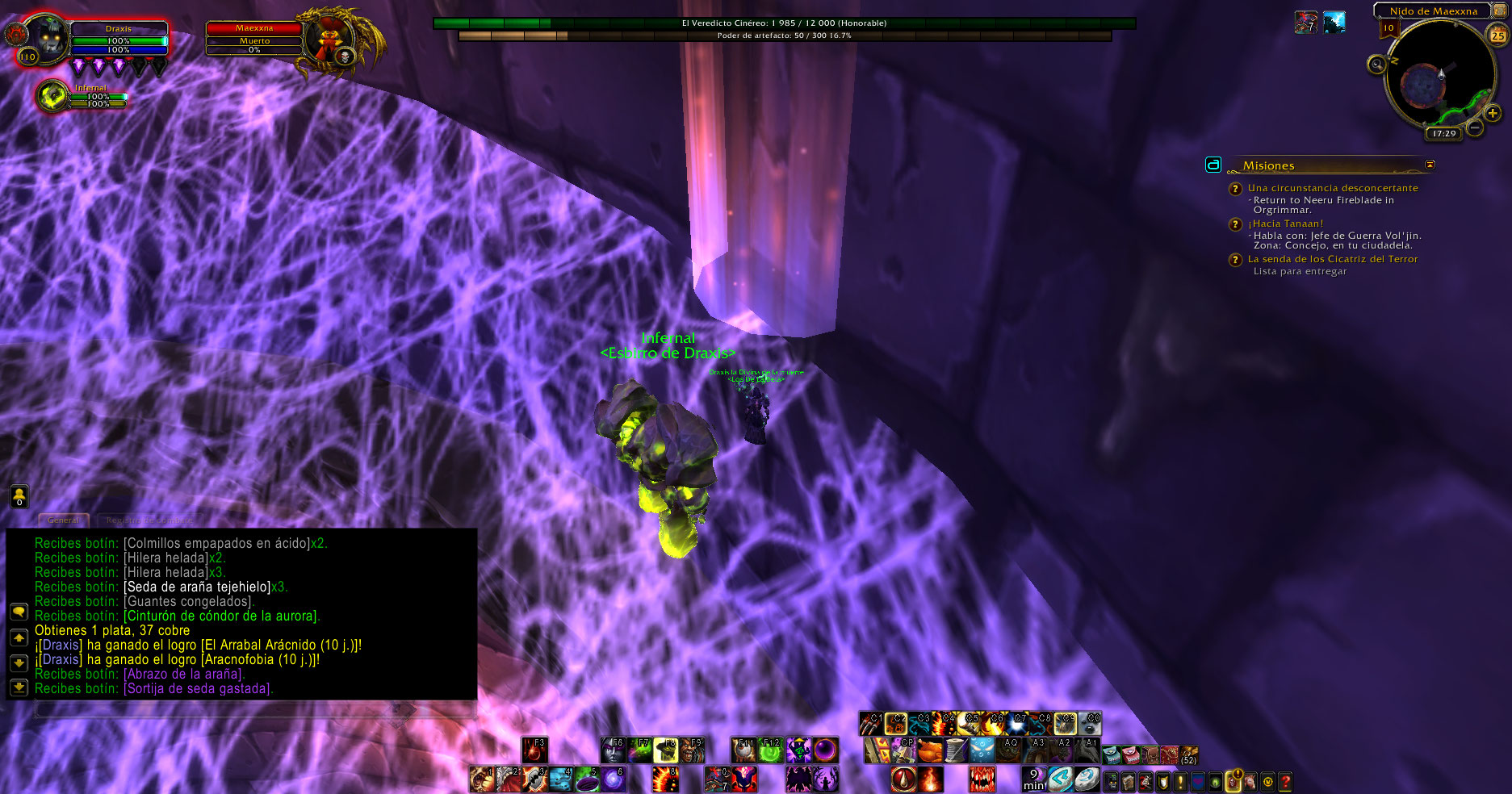Click the Infernal pet portrait
Image resolution: width=1512 pixels, height=794 pixels.
click(53, 96)
